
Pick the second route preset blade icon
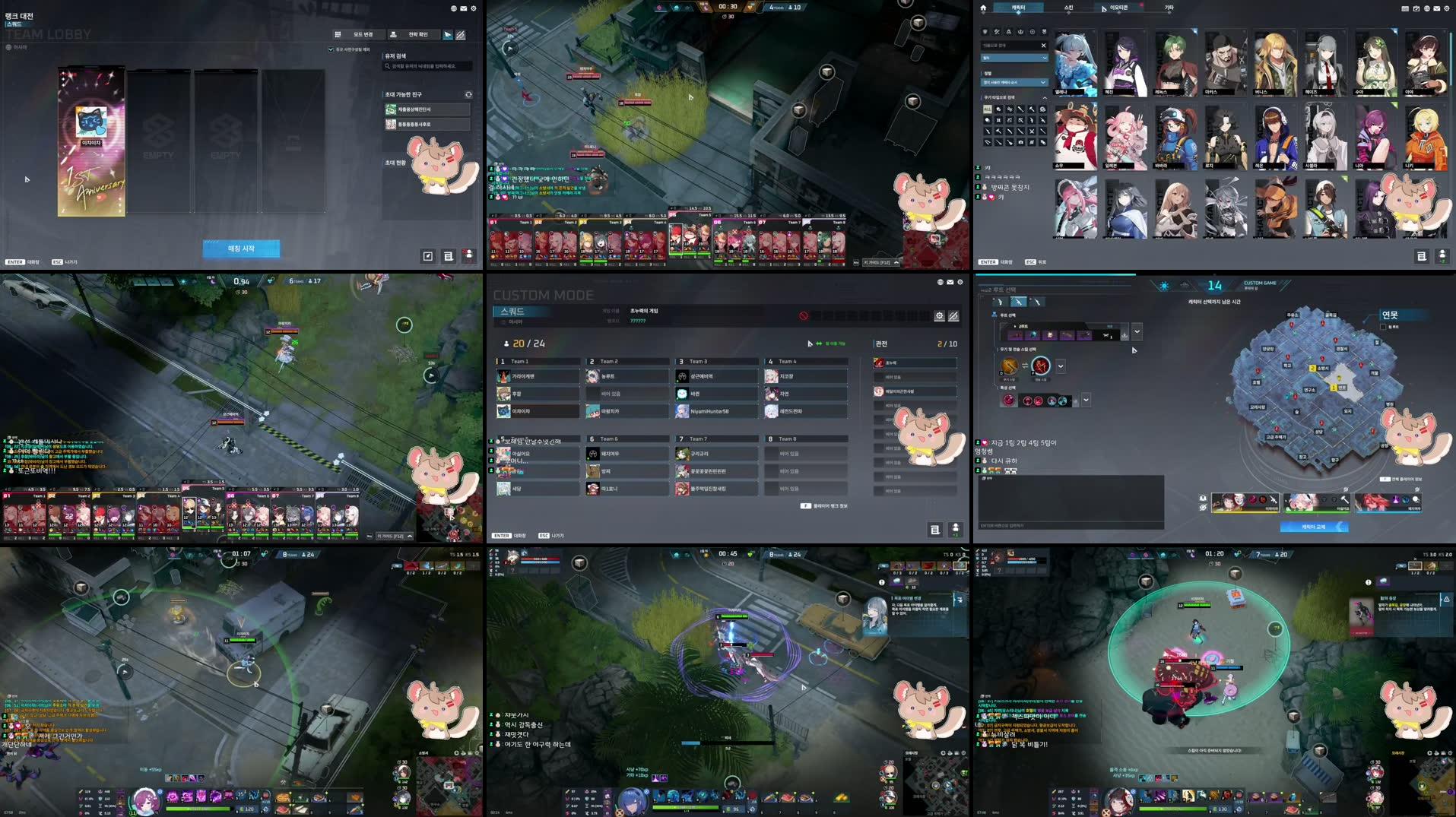tap(1018, 302)
